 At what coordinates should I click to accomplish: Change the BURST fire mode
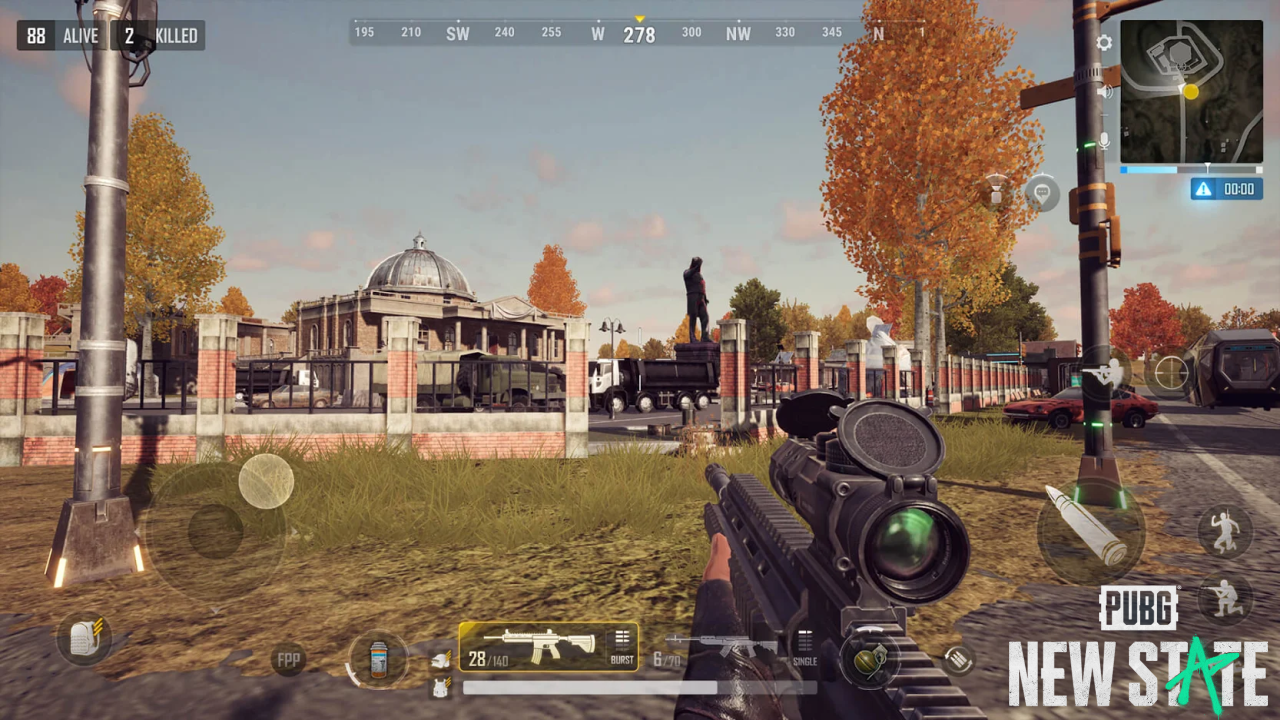(x=622, y=646)
